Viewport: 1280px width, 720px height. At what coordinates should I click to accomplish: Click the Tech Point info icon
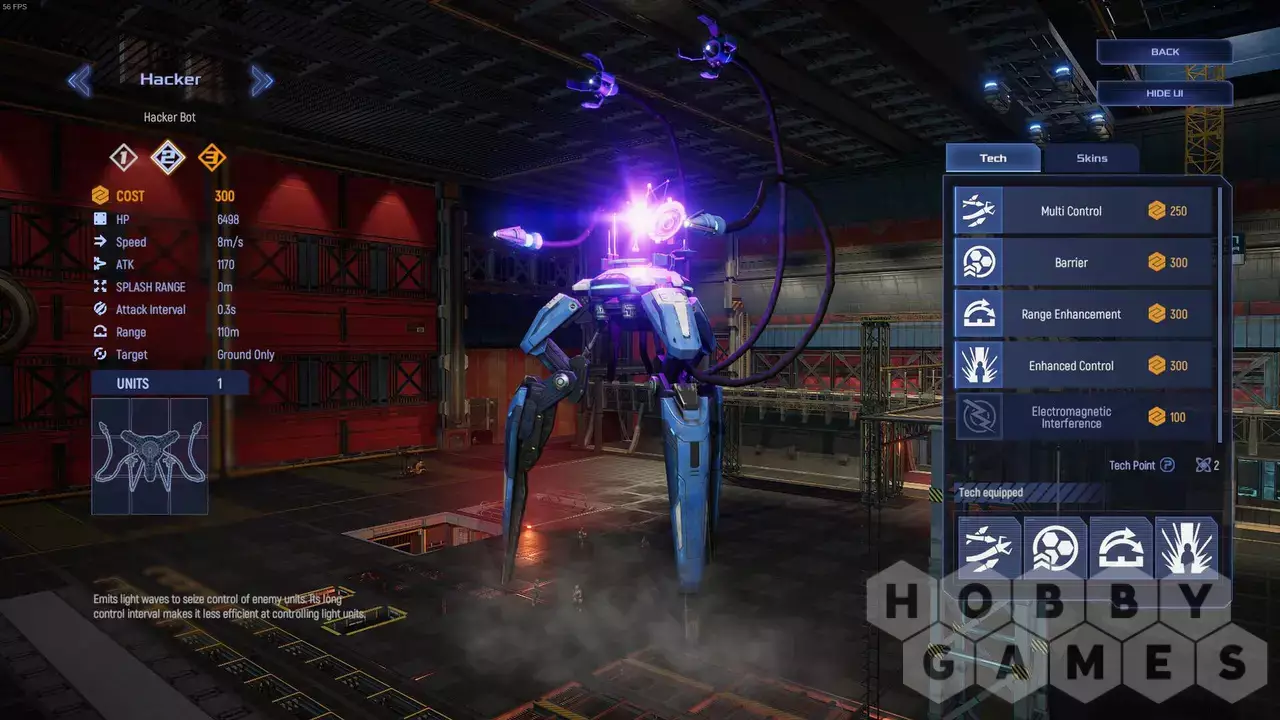pos(1167,465)
